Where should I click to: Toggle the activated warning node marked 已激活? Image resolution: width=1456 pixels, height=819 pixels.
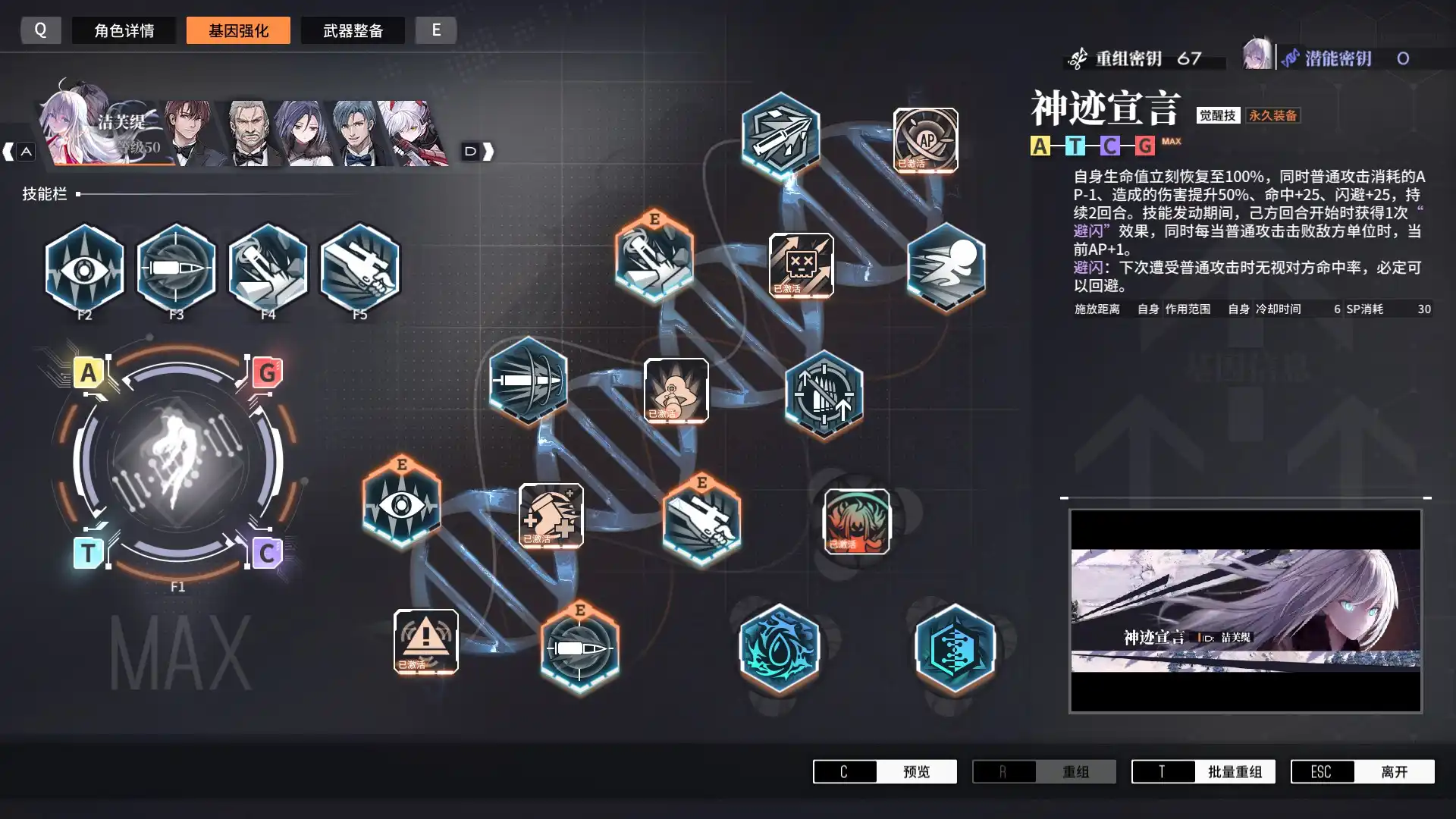coord(426,641)
